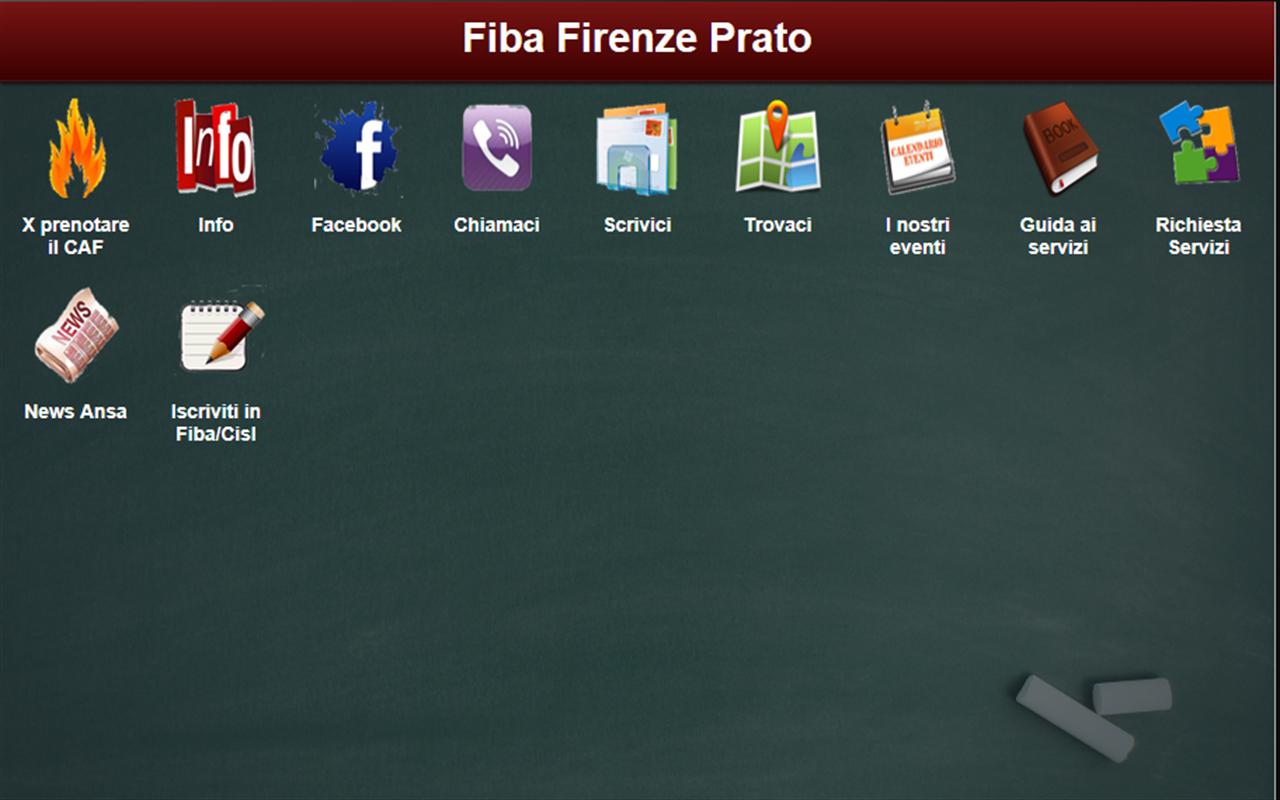Open the Facebook page icon
This screenshot has height=800, width=1280.
coord(357,150)
